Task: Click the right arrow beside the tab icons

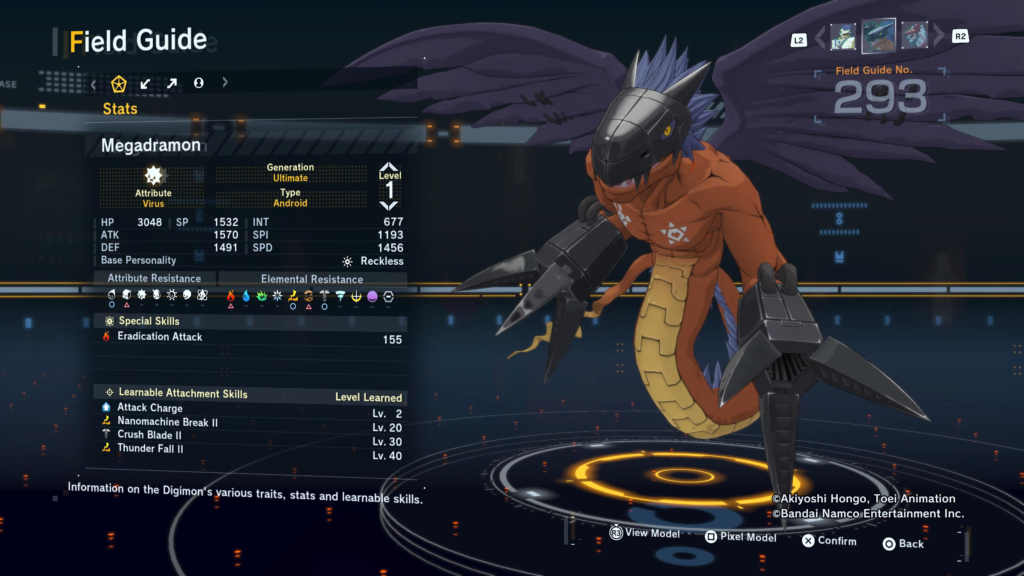Action: [225, 83]
